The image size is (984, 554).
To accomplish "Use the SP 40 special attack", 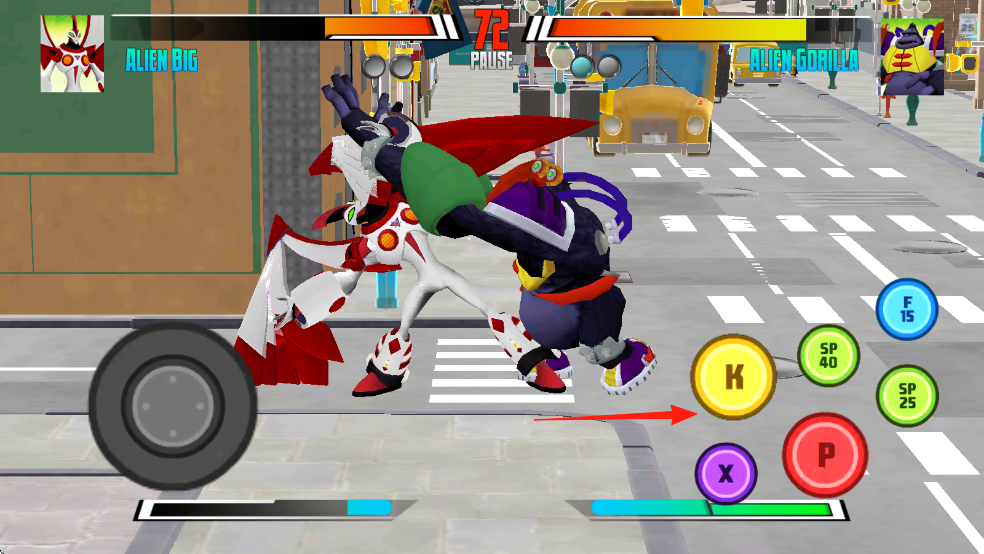I will pyautogui.click(x=828, y=356).
